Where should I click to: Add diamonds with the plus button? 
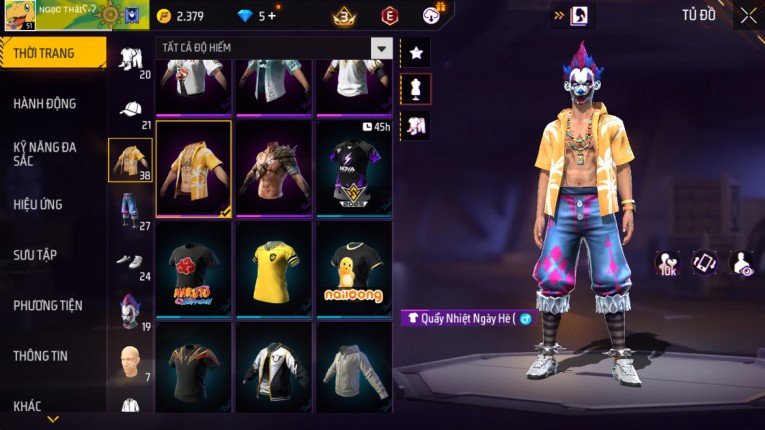coord(271,16)
